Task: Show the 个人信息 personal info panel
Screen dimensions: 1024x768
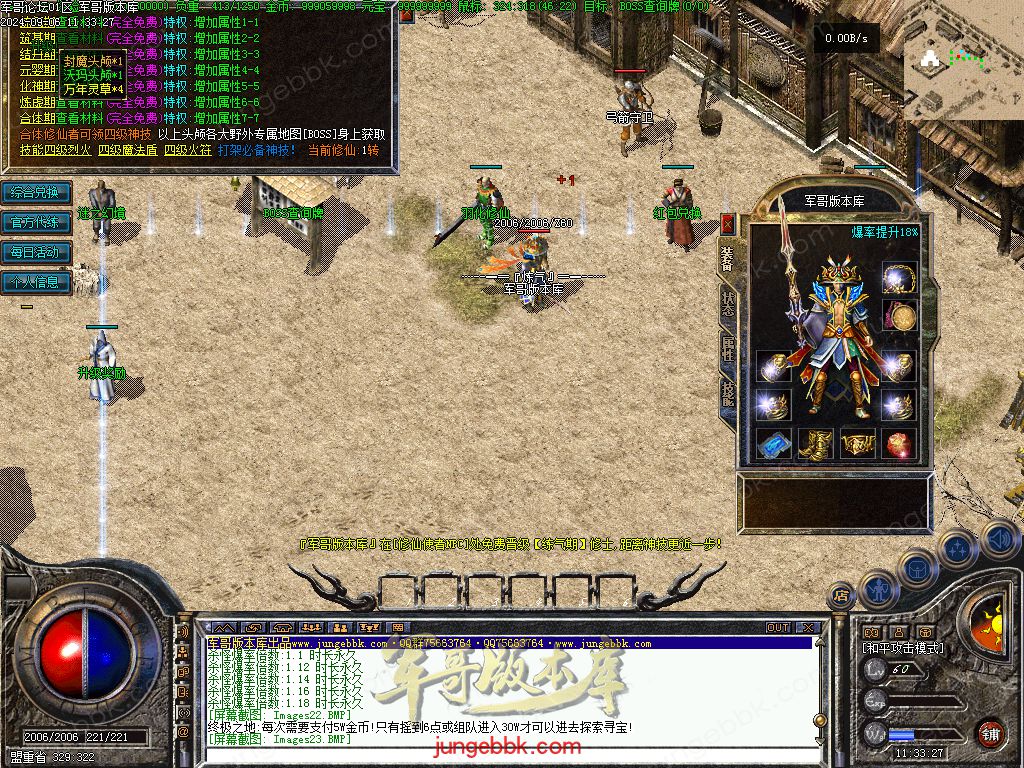Action: click(x=36, y=282)
